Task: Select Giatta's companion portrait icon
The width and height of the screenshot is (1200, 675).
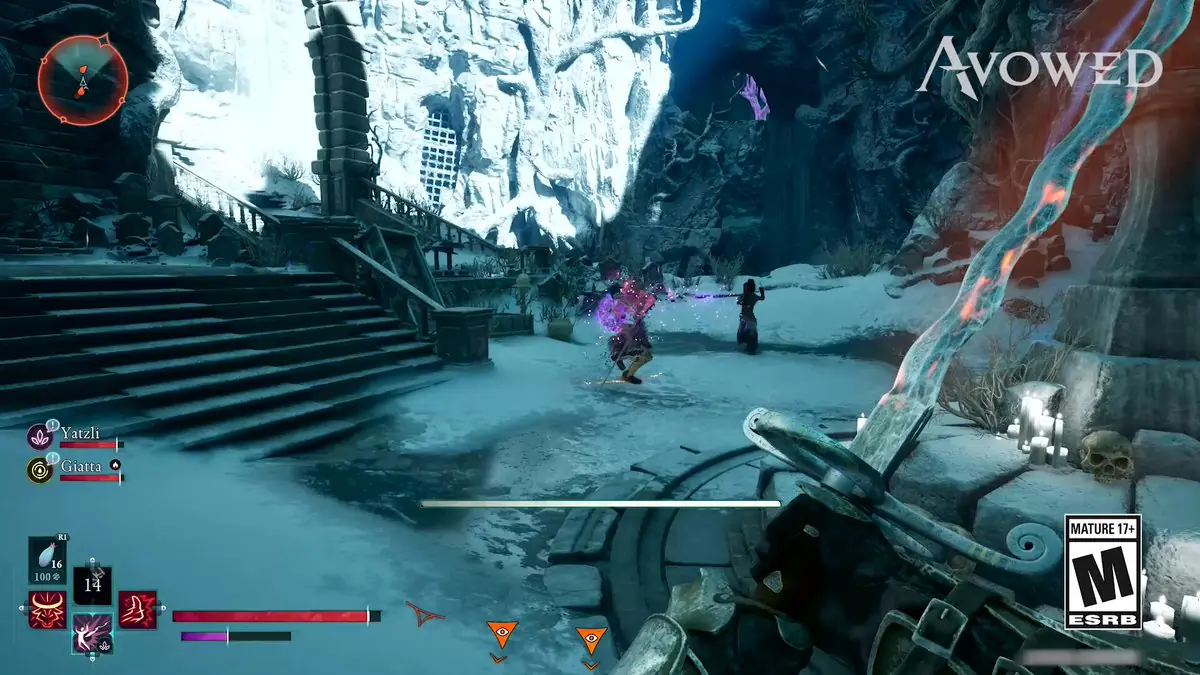Action: coord(40,469)
